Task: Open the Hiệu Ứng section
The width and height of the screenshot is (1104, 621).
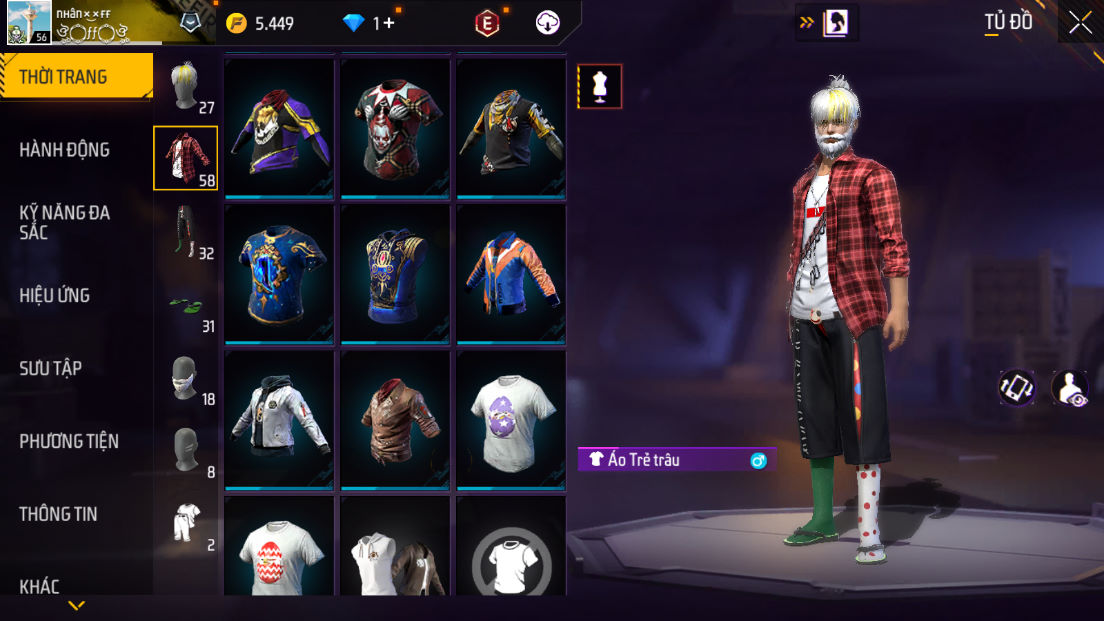Action: click(x=55, y=295)
